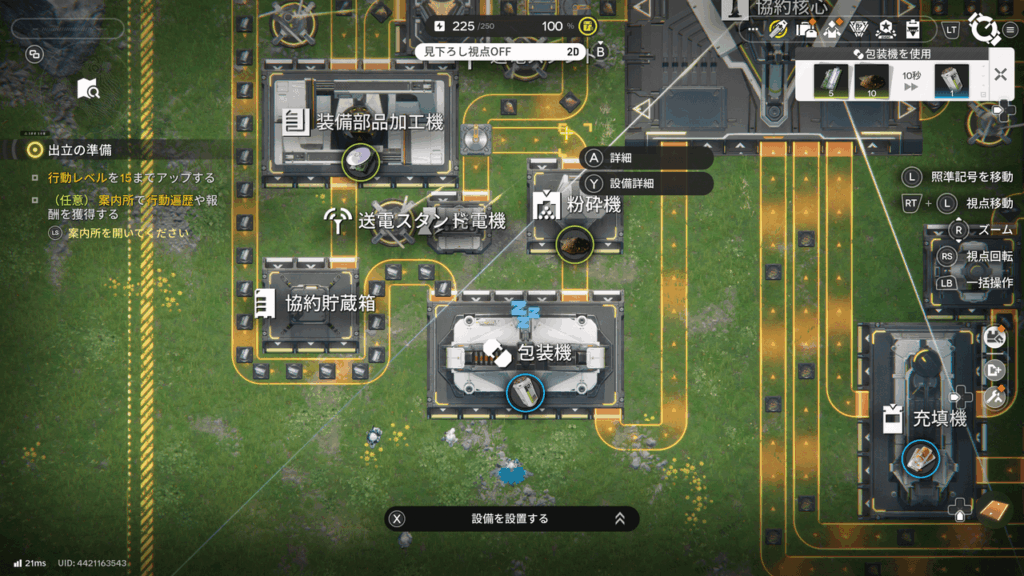Open the operator team icon in top toolbar
The width and height of the screenshot is (1024, 576).
832,30
